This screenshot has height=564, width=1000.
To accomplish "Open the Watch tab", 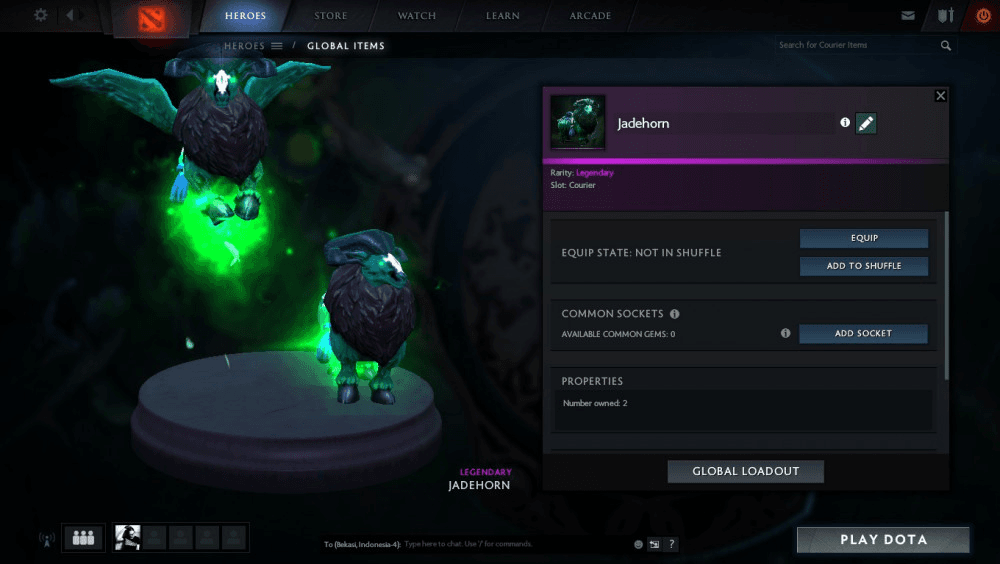I will (417, 16).
